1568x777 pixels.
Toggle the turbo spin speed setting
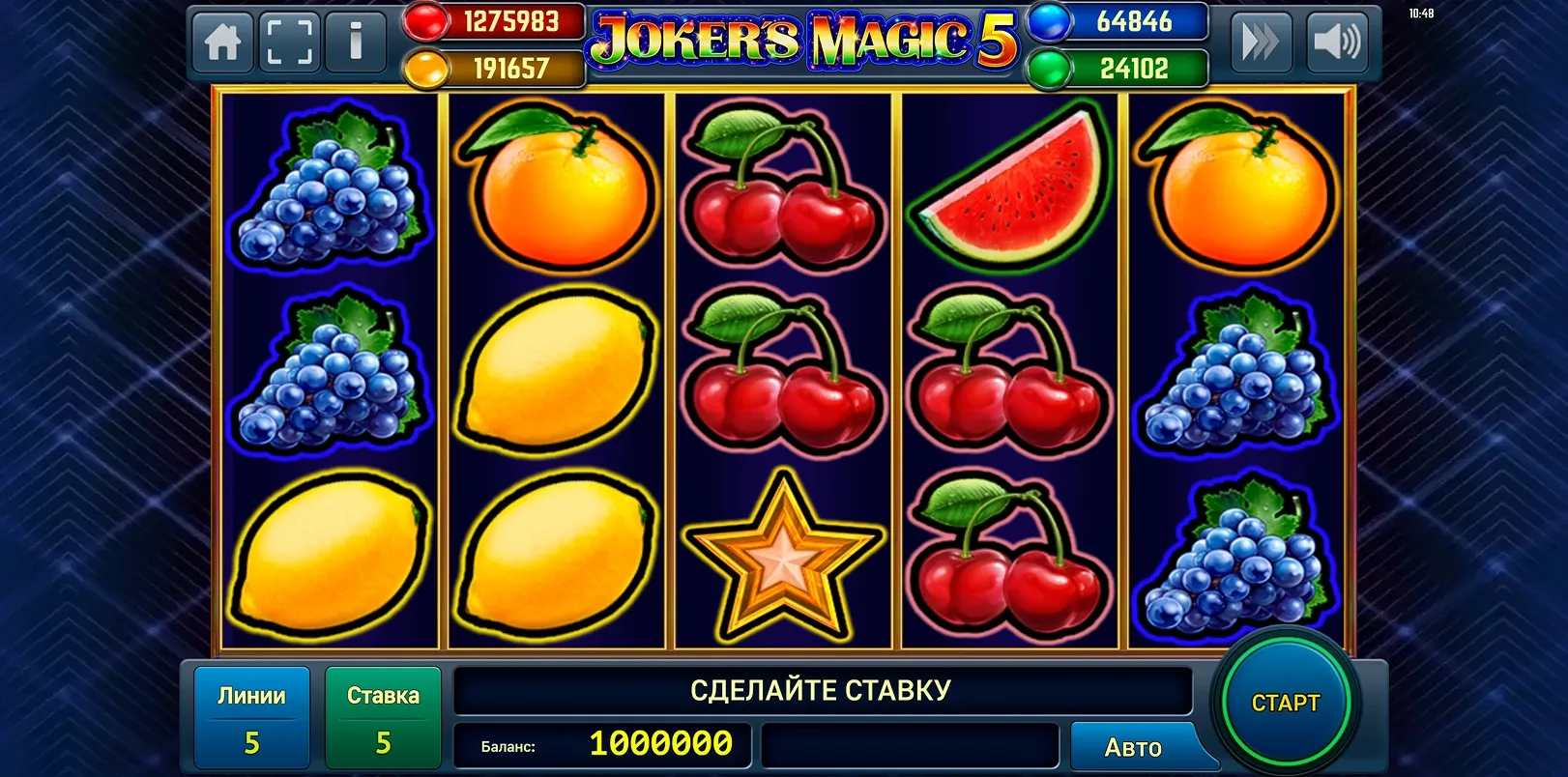[1259, 41]
